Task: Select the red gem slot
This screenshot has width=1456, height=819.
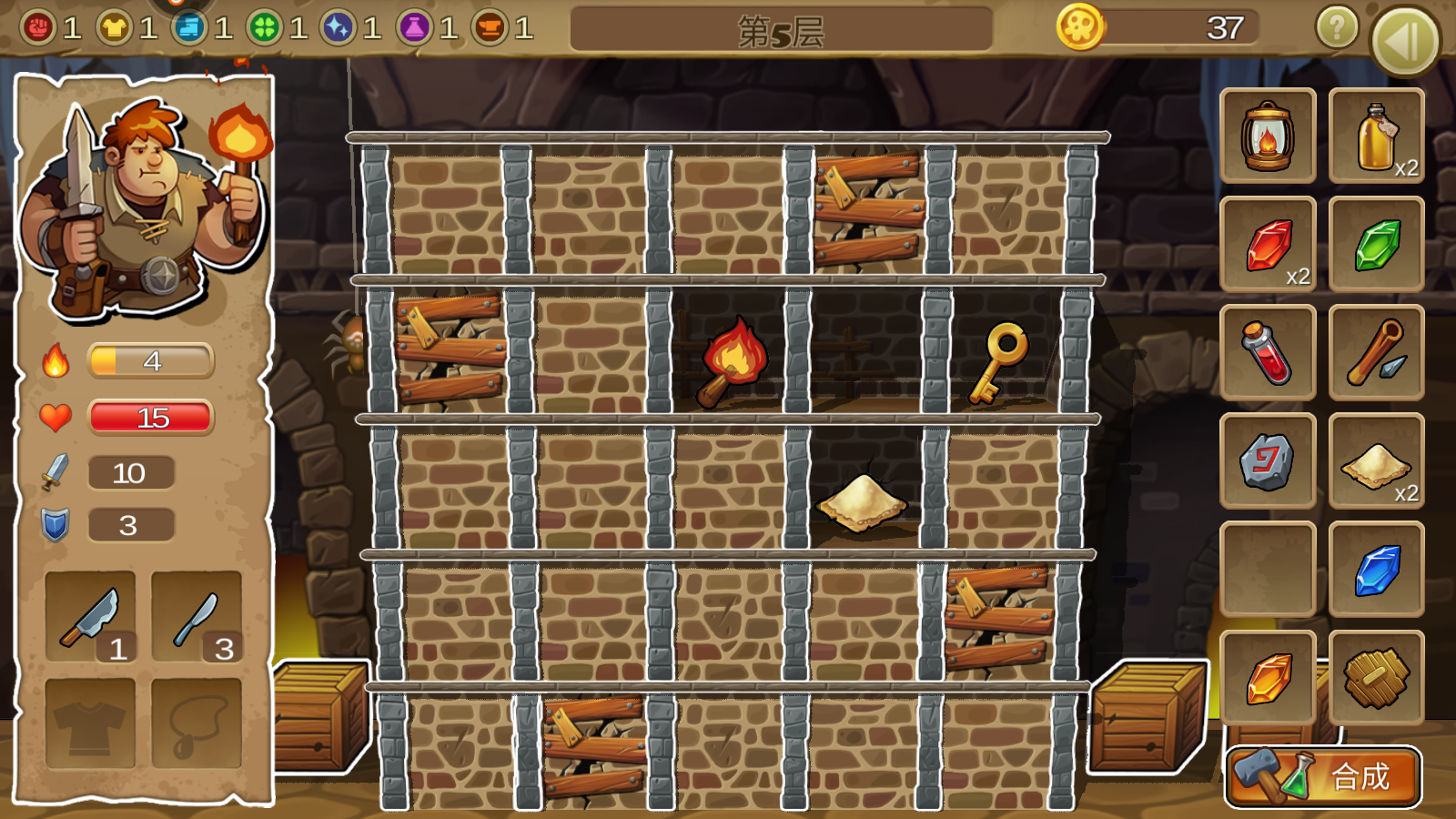Action: click(x=1268, y=244)
